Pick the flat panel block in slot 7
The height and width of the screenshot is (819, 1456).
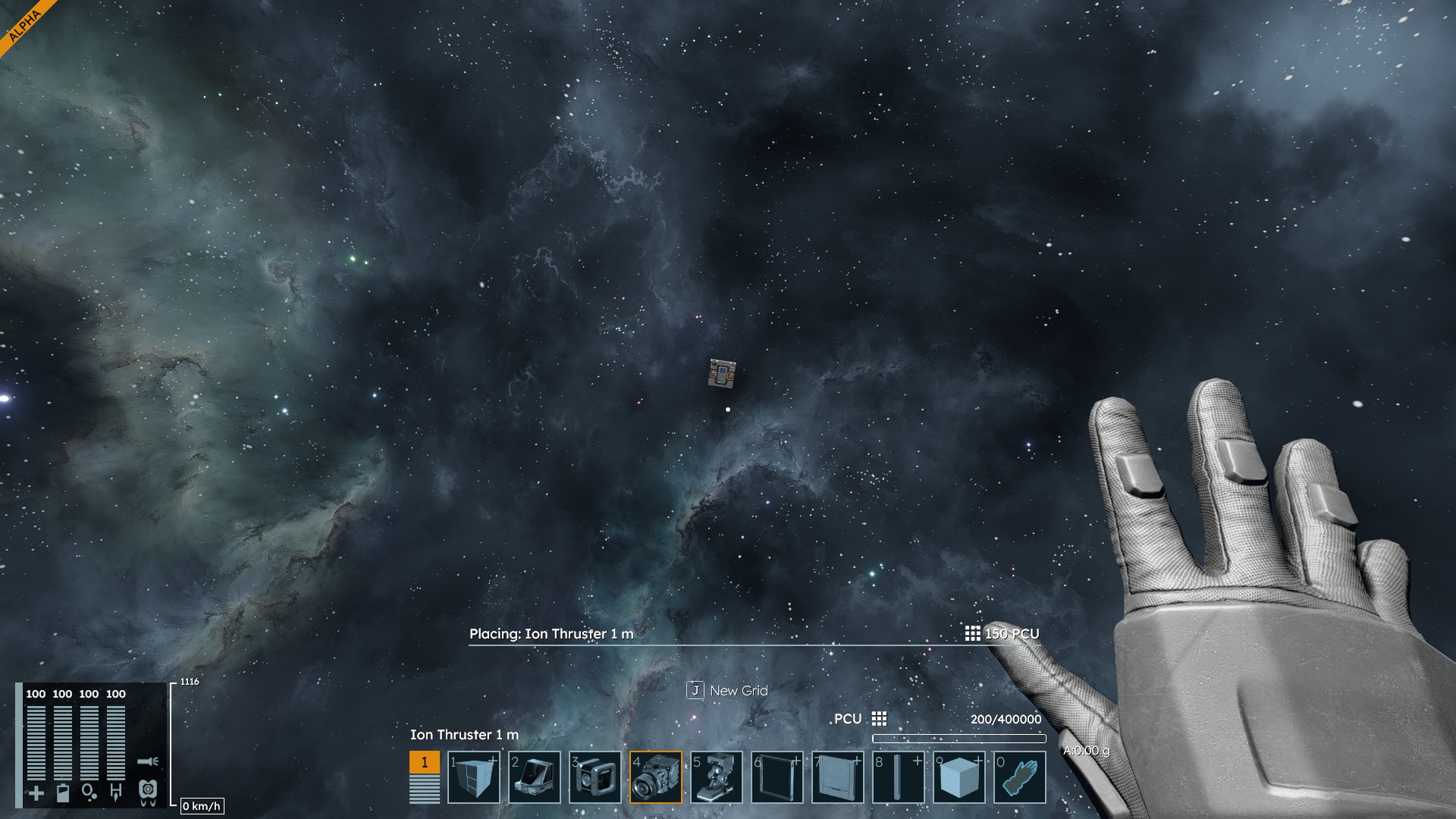tap(838, 777)
